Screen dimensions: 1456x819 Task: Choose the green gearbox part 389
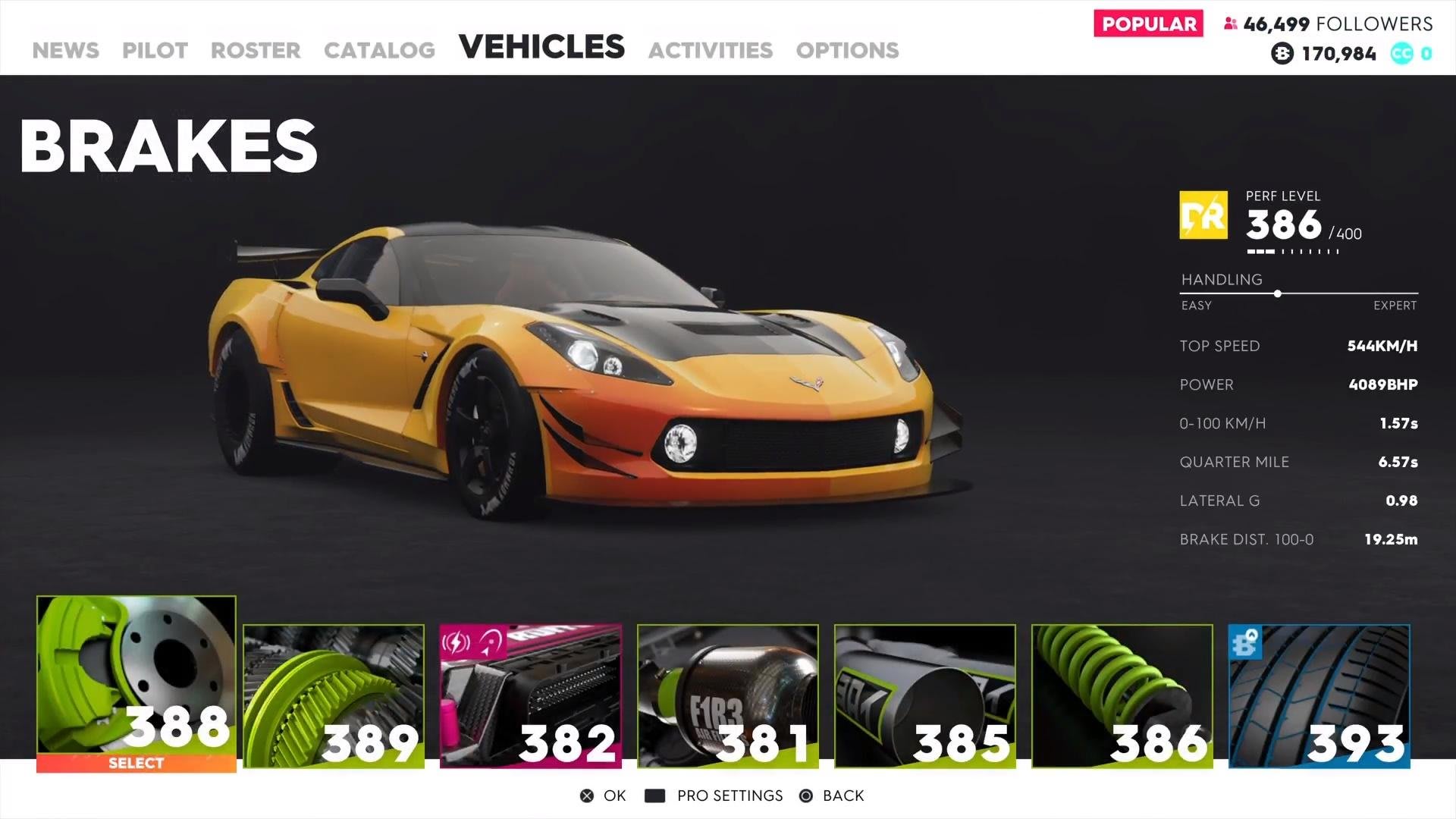[x=334, y=695]
